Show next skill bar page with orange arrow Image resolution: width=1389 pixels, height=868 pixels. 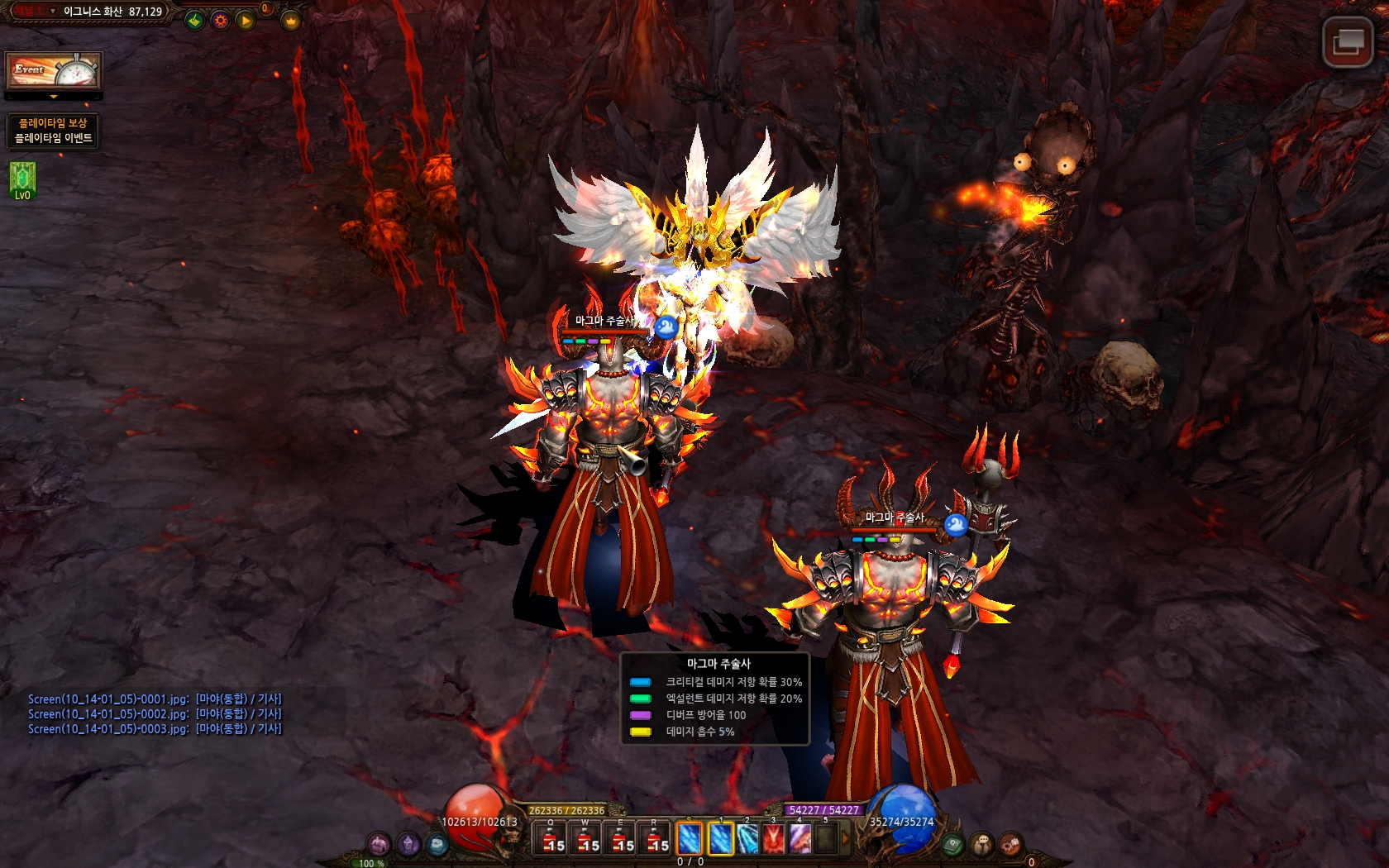point(845,839)
